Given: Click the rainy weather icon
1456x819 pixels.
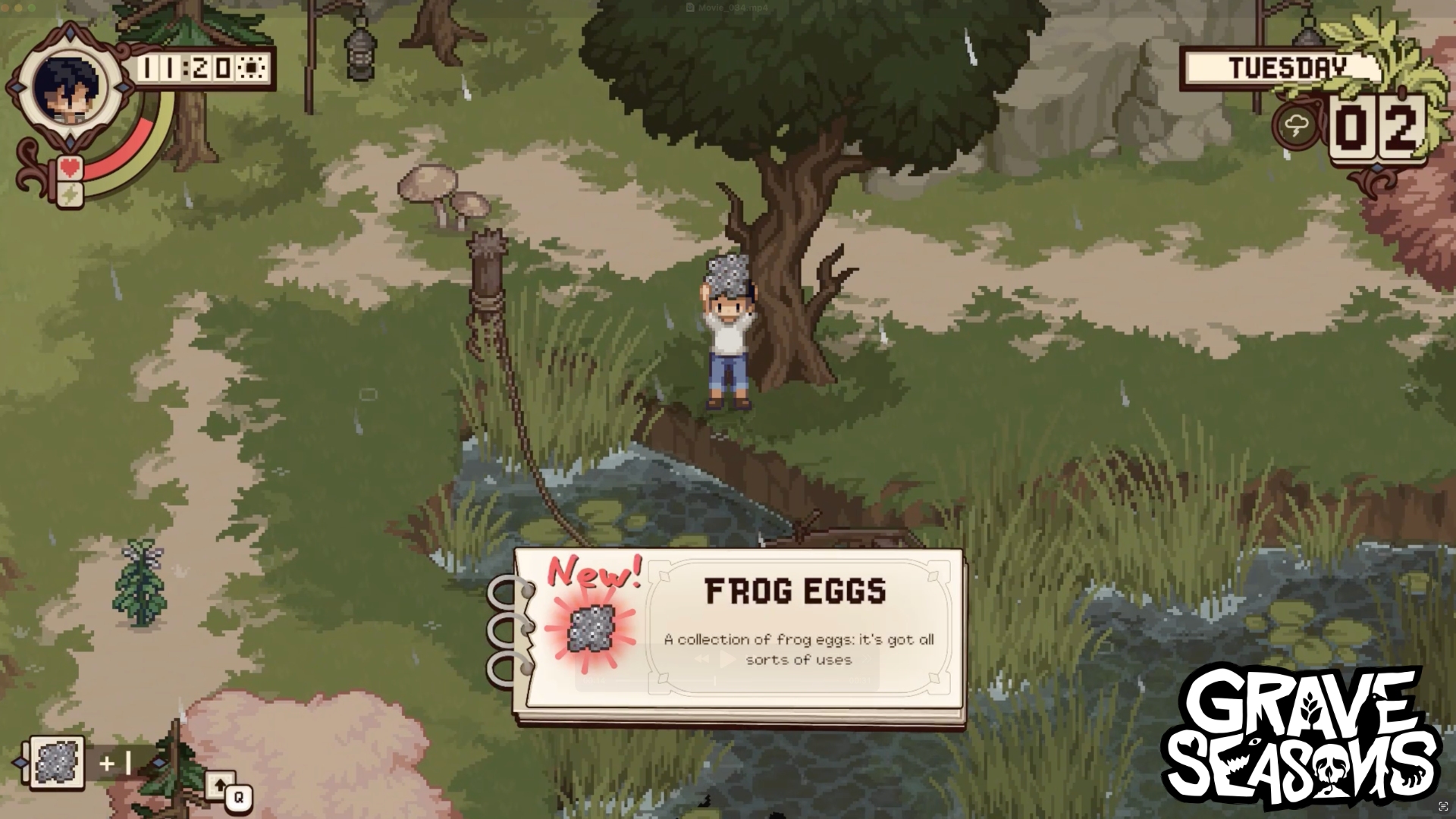Looking at the screenshot, I should coord(1297,125).
